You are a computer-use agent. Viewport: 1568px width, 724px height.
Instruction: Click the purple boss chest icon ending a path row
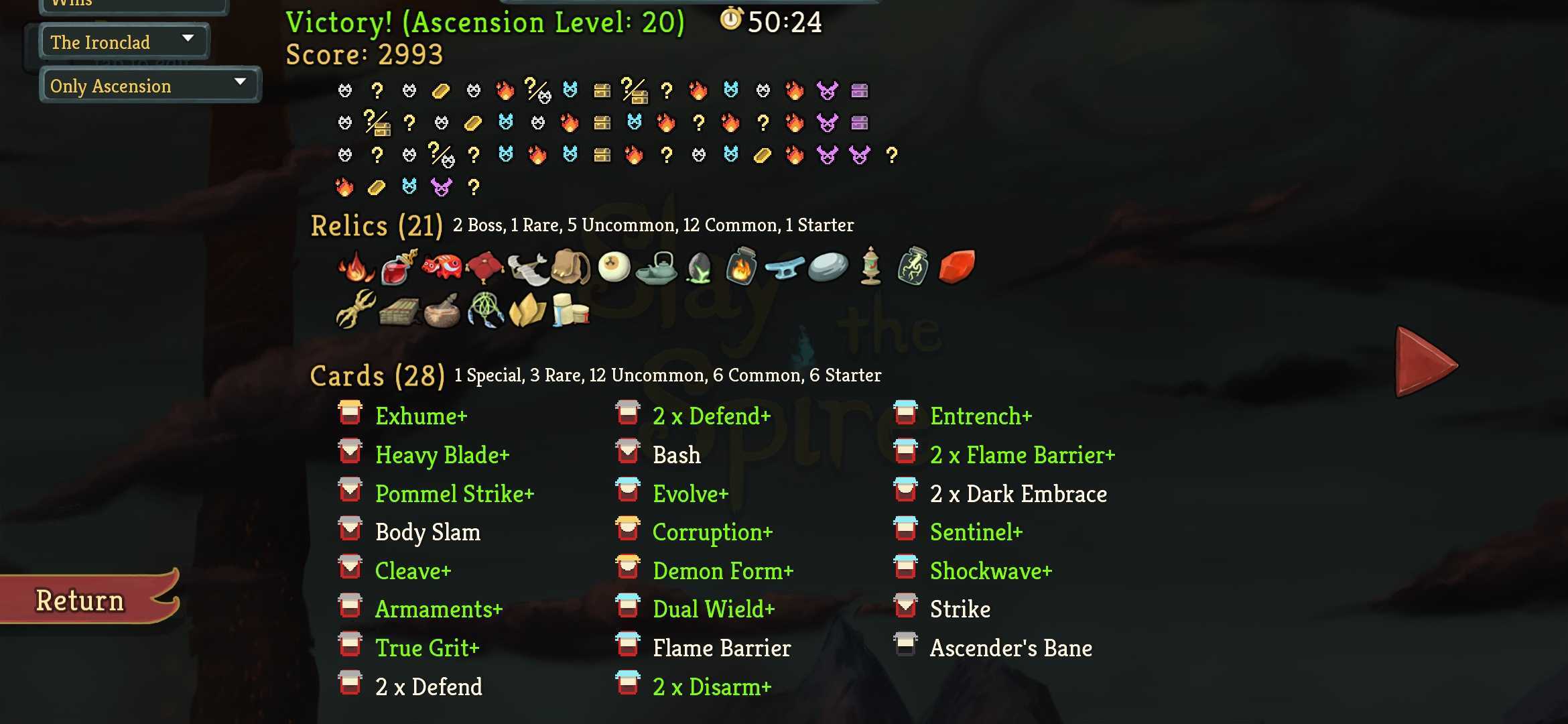pos(859,90)
